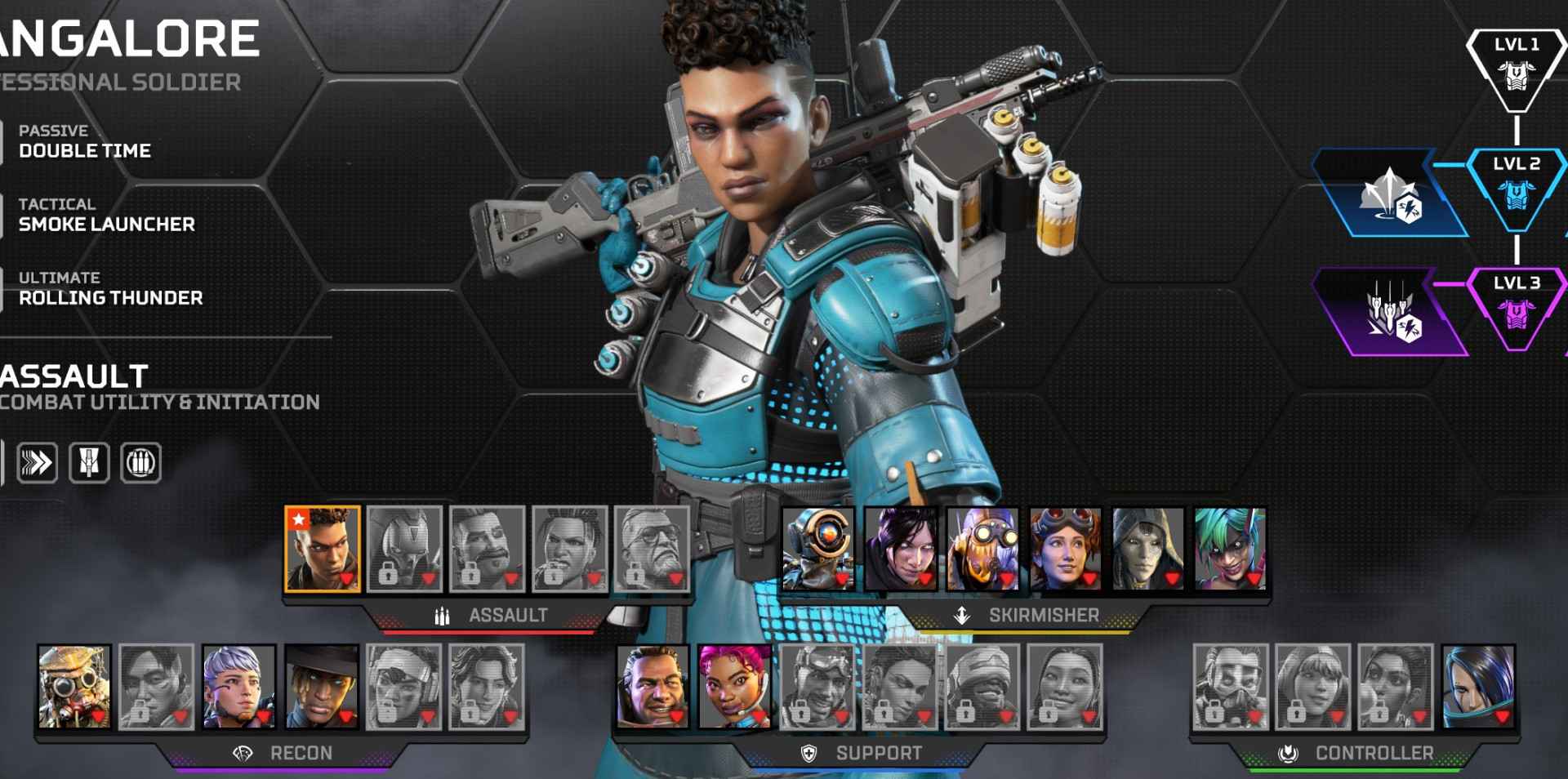This screenshot has width=1568, height=779.
Task: Choose Bloodhound's portrait
Action: [x=74, y=686]
